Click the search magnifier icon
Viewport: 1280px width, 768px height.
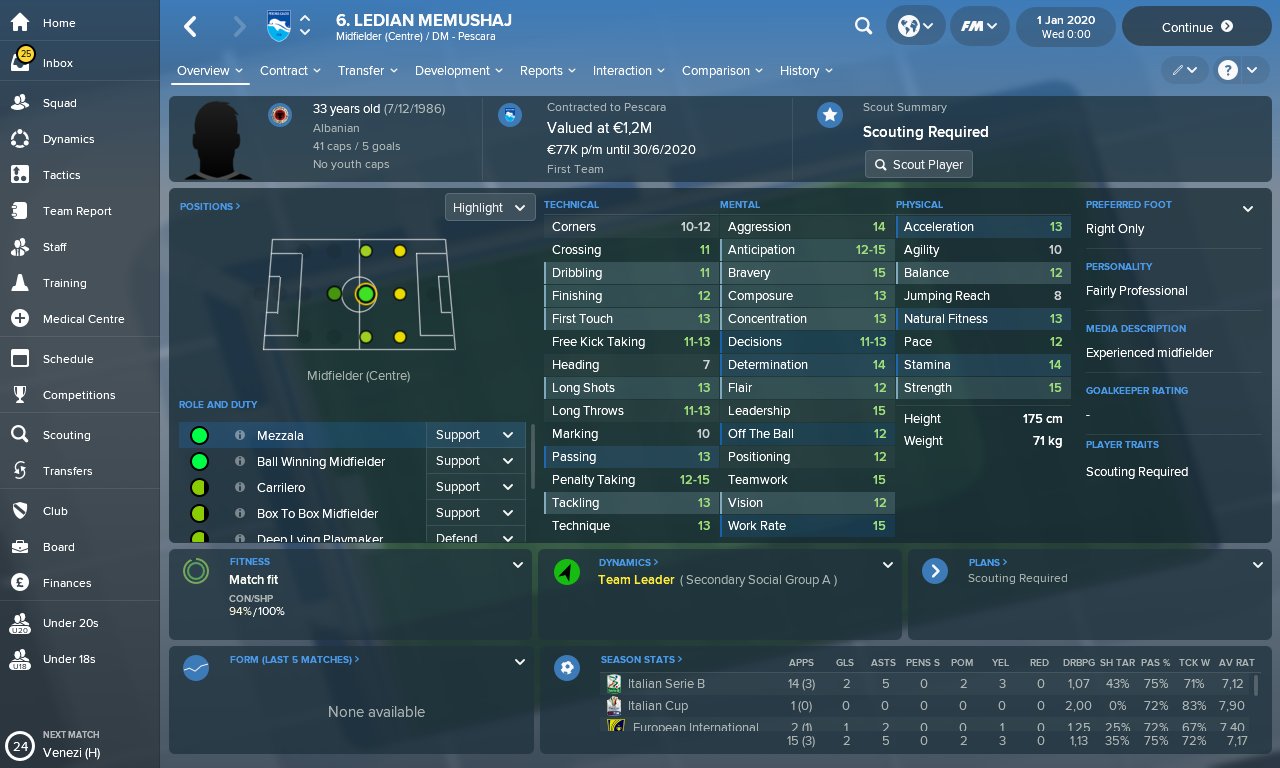coord(864,27)
